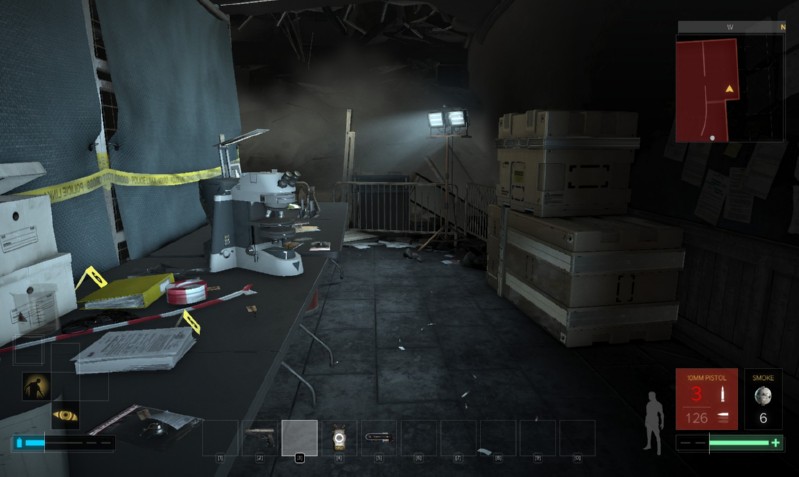Select the pistol hotbar slot

click(260, 437)
